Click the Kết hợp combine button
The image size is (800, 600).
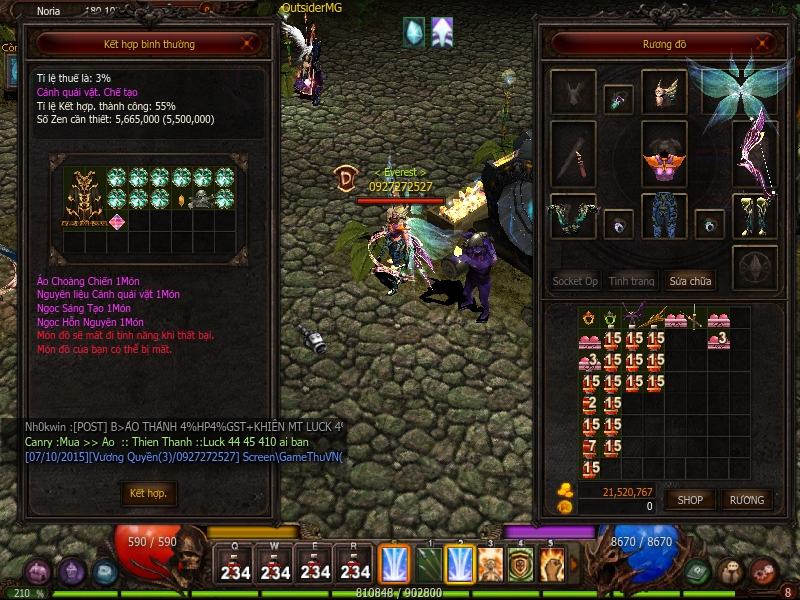click(x=148, y=493)
